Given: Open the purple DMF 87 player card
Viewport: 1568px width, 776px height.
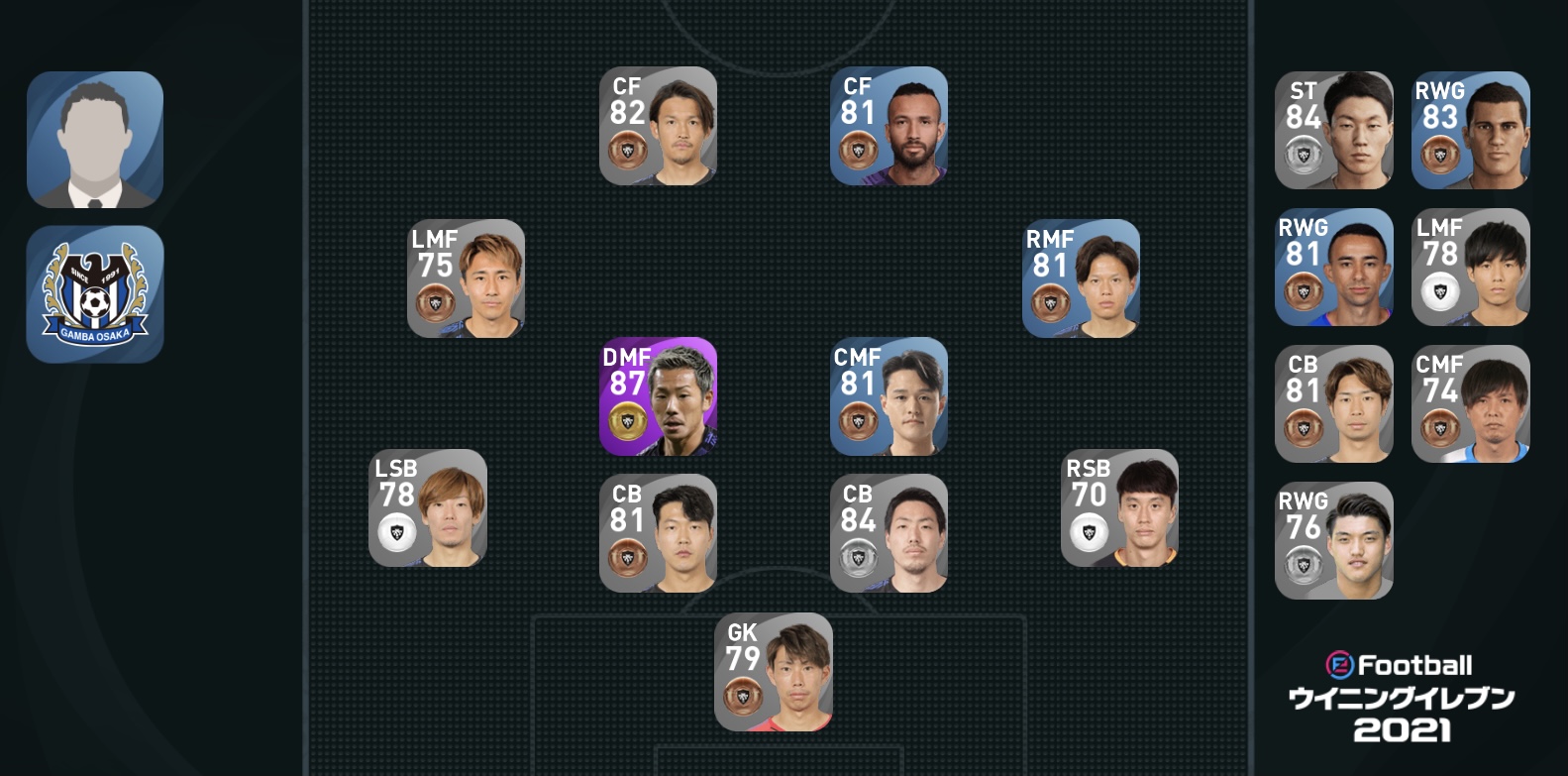Looking at the screenshot, I should 658,396.
